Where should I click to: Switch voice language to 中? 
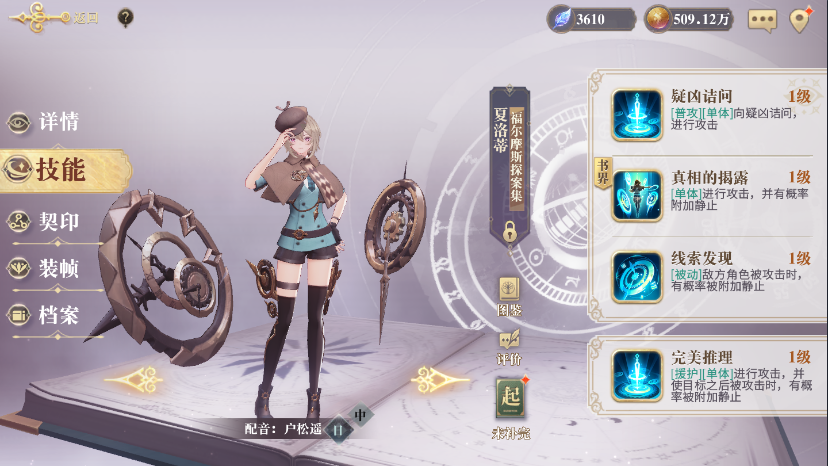pyautogui.click(x=361, y=414)
